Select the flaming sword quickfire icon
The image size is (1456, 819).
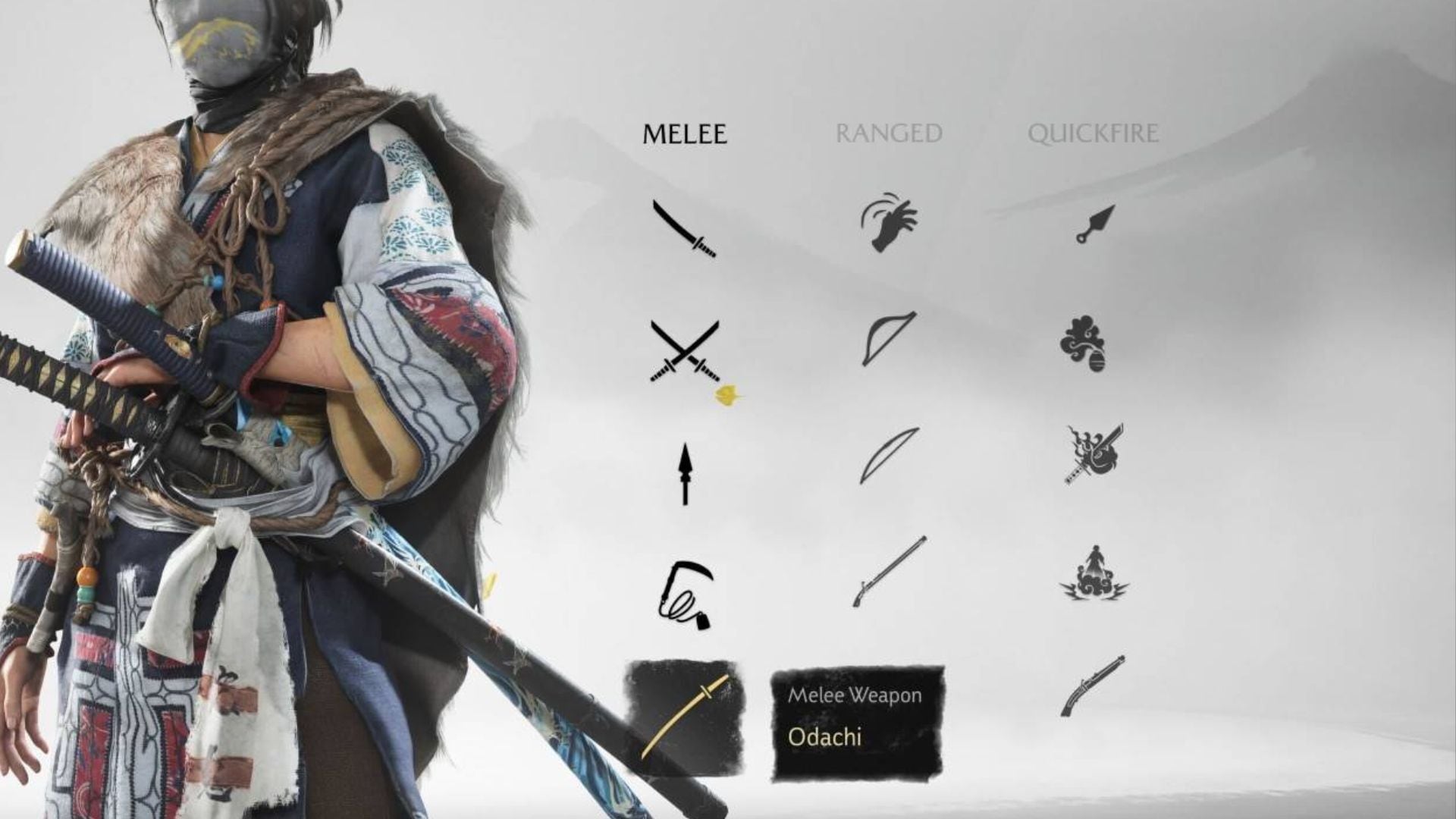1094,454
